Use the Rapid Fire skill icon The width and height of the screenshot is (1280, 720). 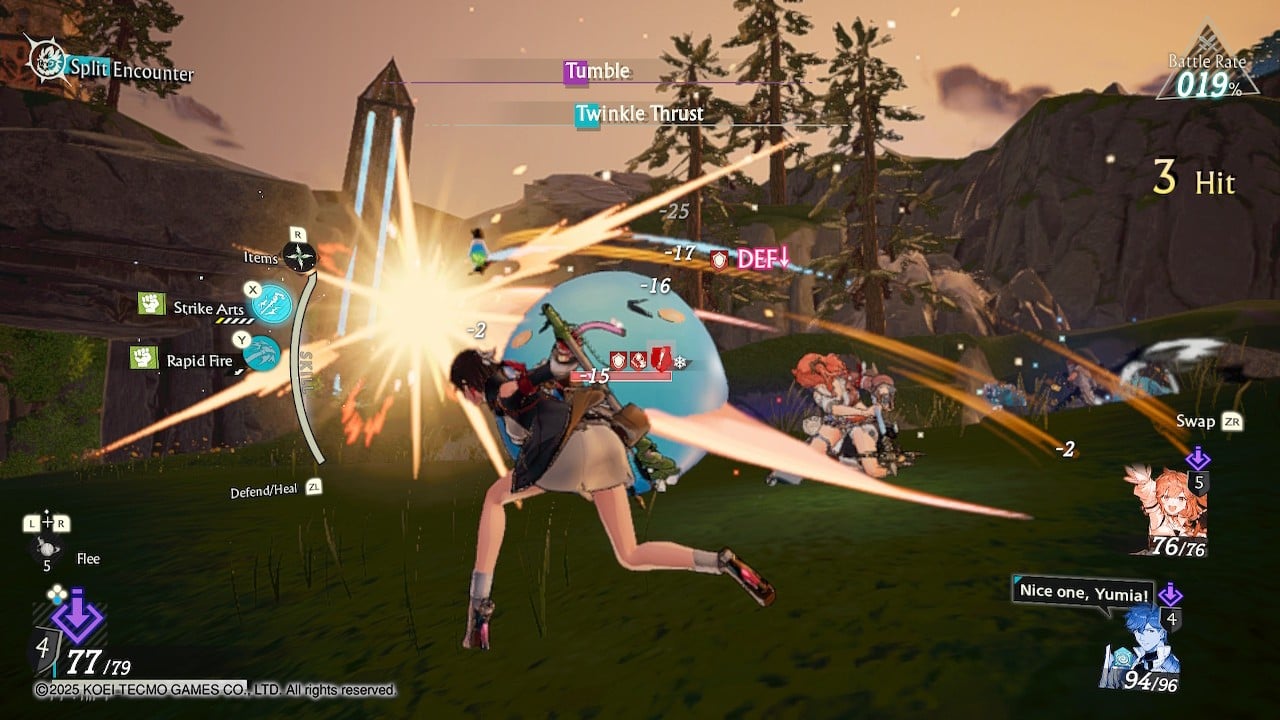(262, 353)
